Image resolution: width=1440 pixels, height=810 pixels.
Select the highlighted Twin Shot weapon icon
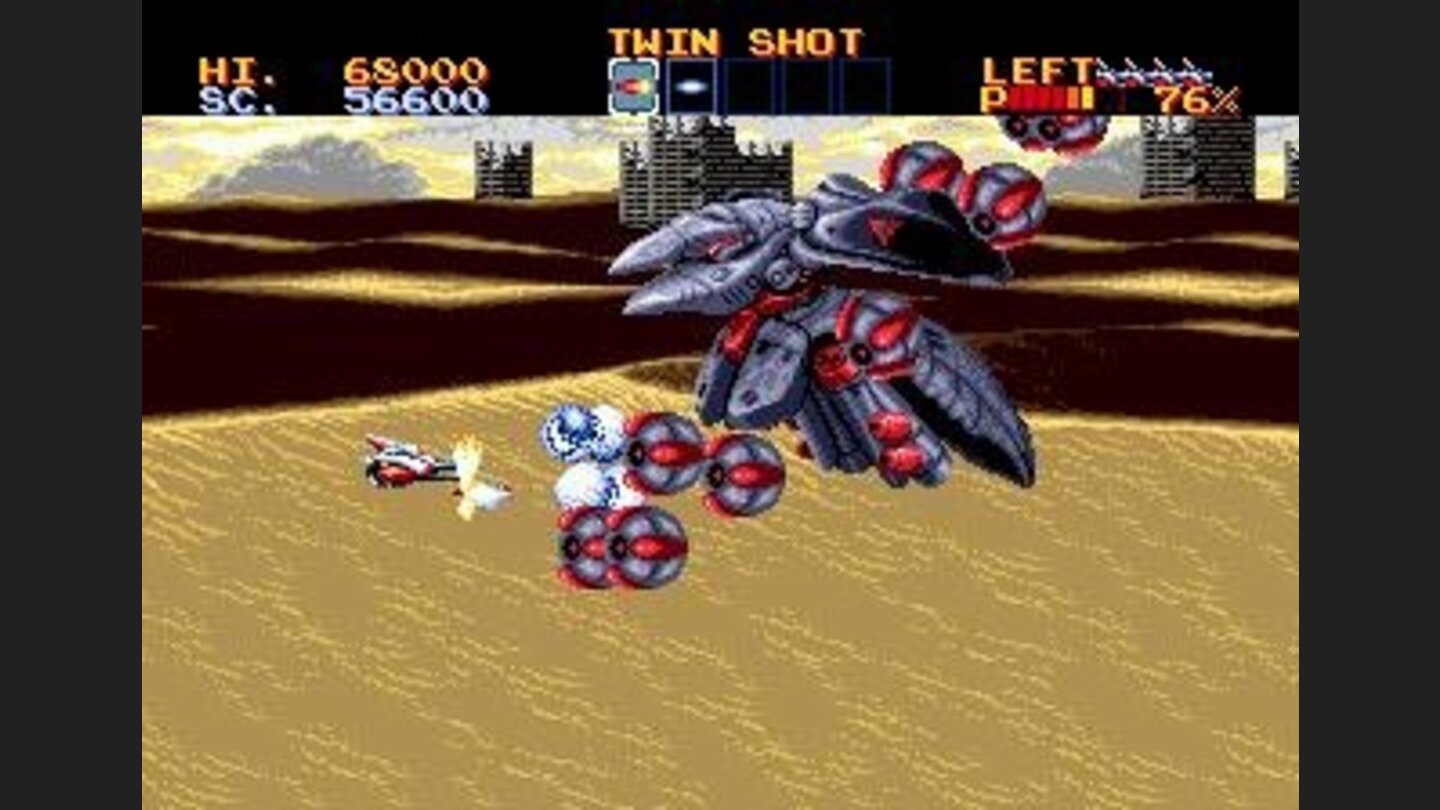point(634,84)
